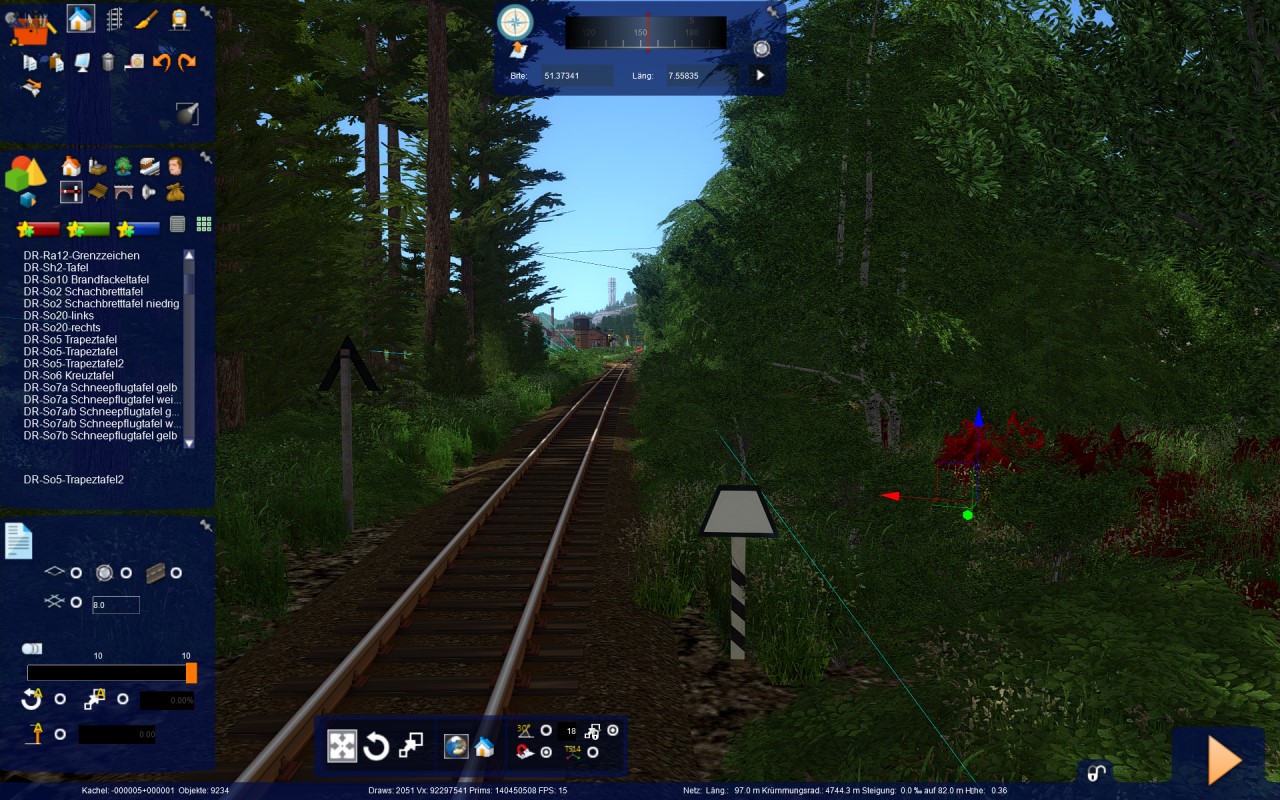This screenshot has width=1280, height=800.
Task: Select the yellow train tool tab
Action: (179, 19)
